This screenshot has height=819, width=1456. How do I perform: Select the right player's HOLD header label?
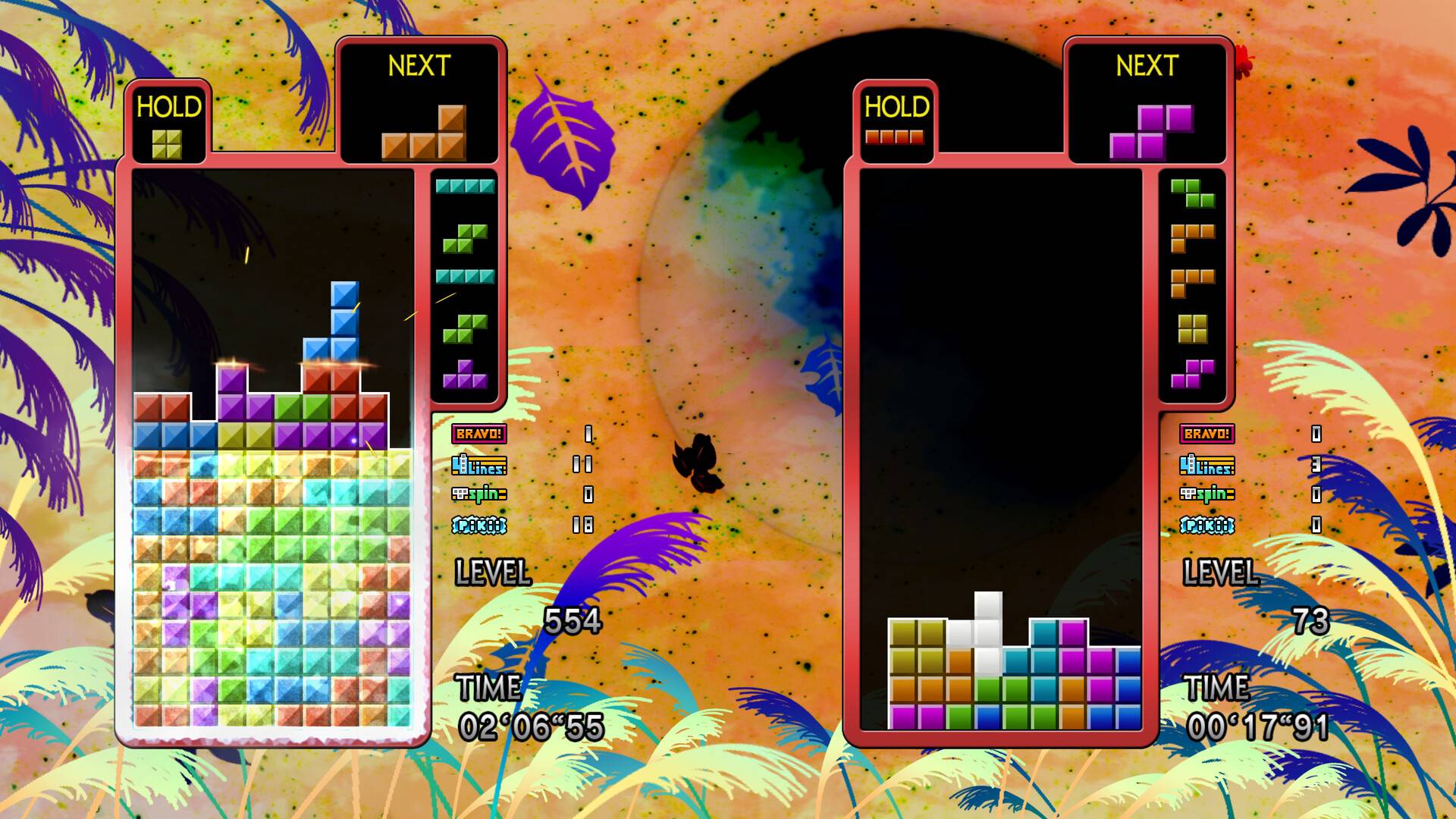[896, 108]
